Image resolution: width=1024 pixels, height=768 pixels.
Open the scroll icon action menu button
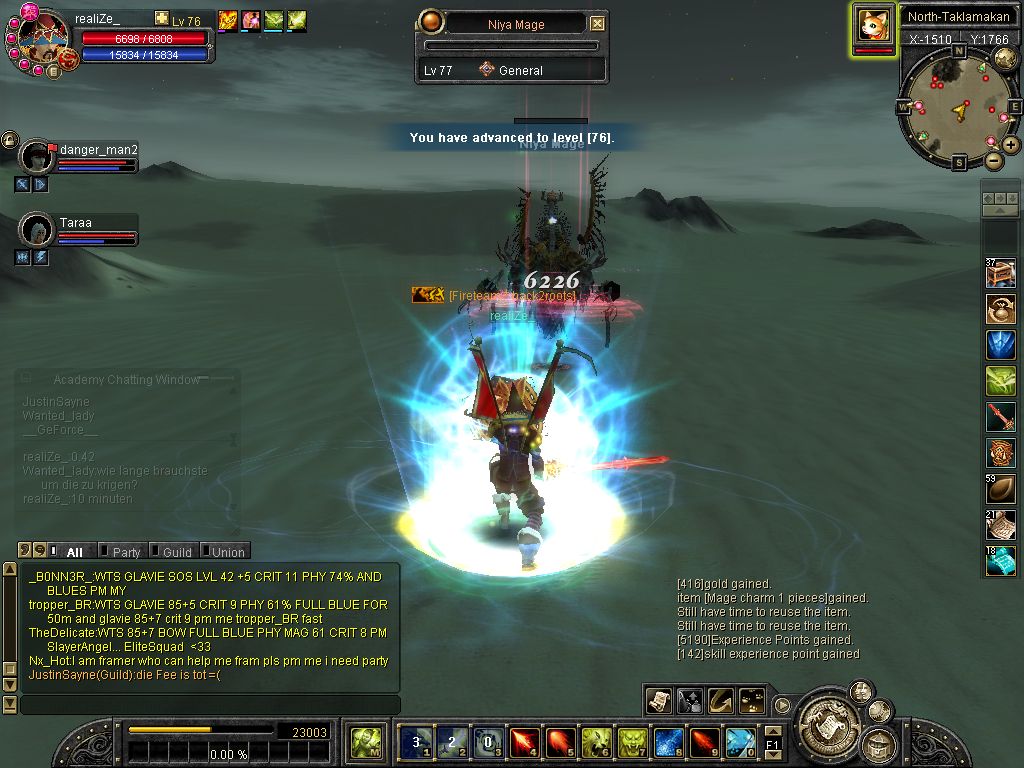click(658, 700)
